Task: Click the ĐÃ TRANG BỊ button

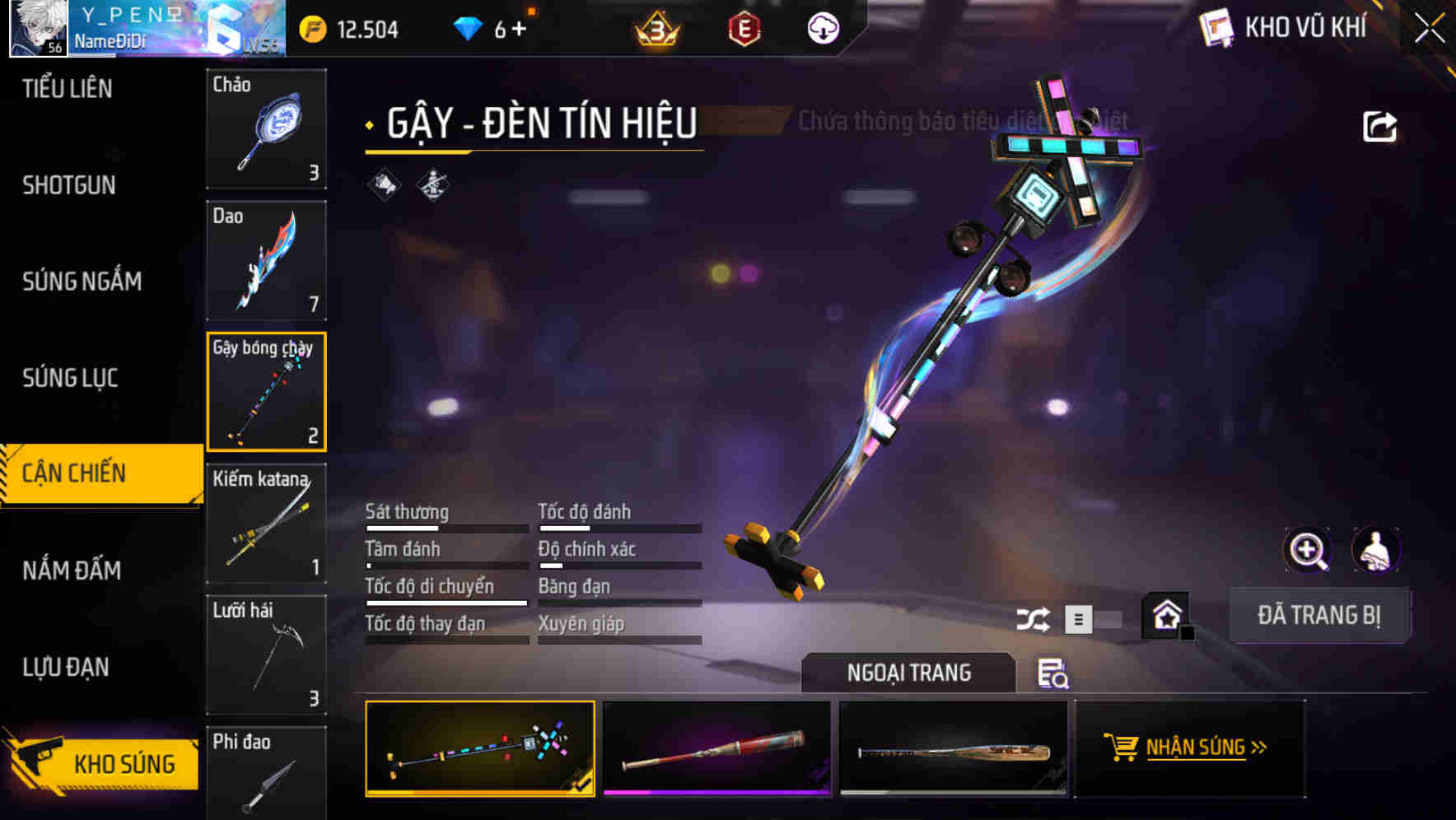Action: click(1318, 615)
